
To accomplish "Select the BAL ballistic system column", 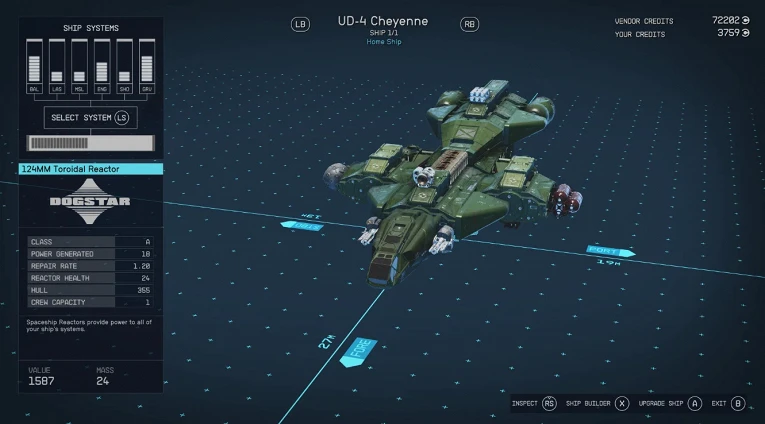I will point(34,66).
